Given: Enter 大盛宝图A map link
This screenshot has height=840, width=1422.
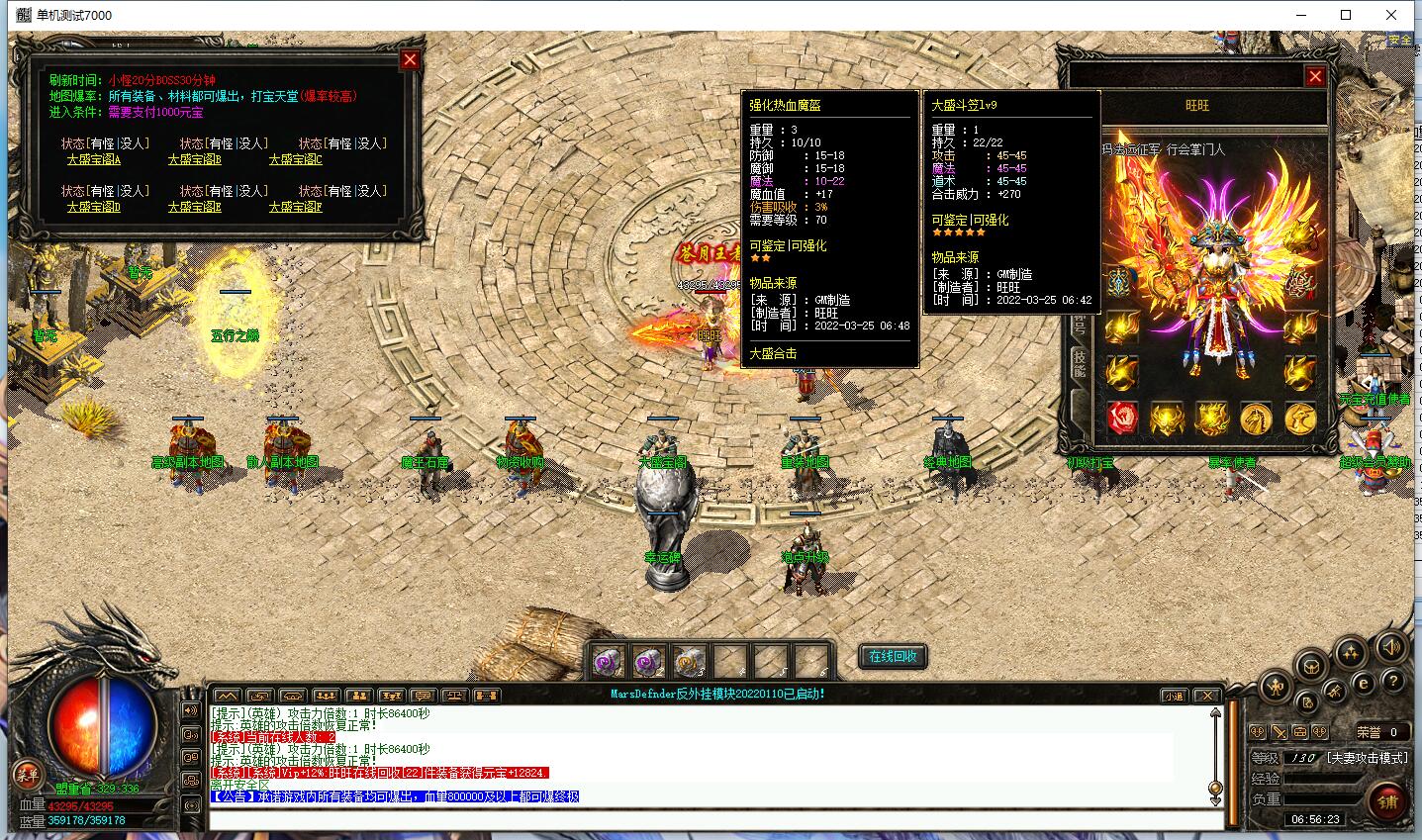Looking at the screenshot, I should click(x=94, y=159).
